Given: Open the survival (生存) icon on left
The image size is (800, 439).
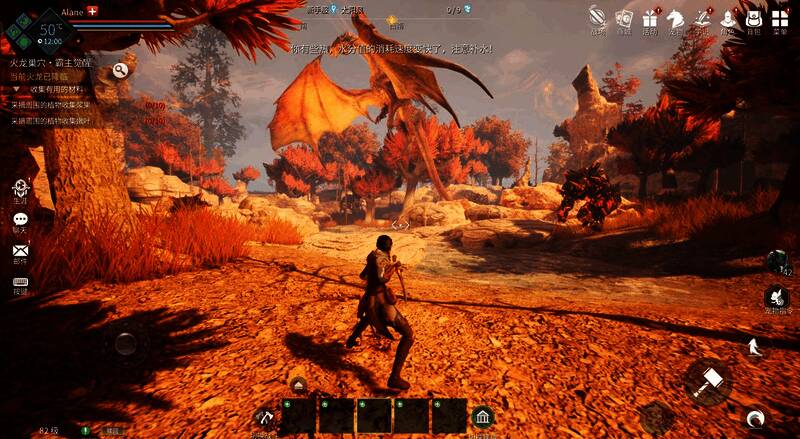Looking at the screenshot, I should [20, 188].
